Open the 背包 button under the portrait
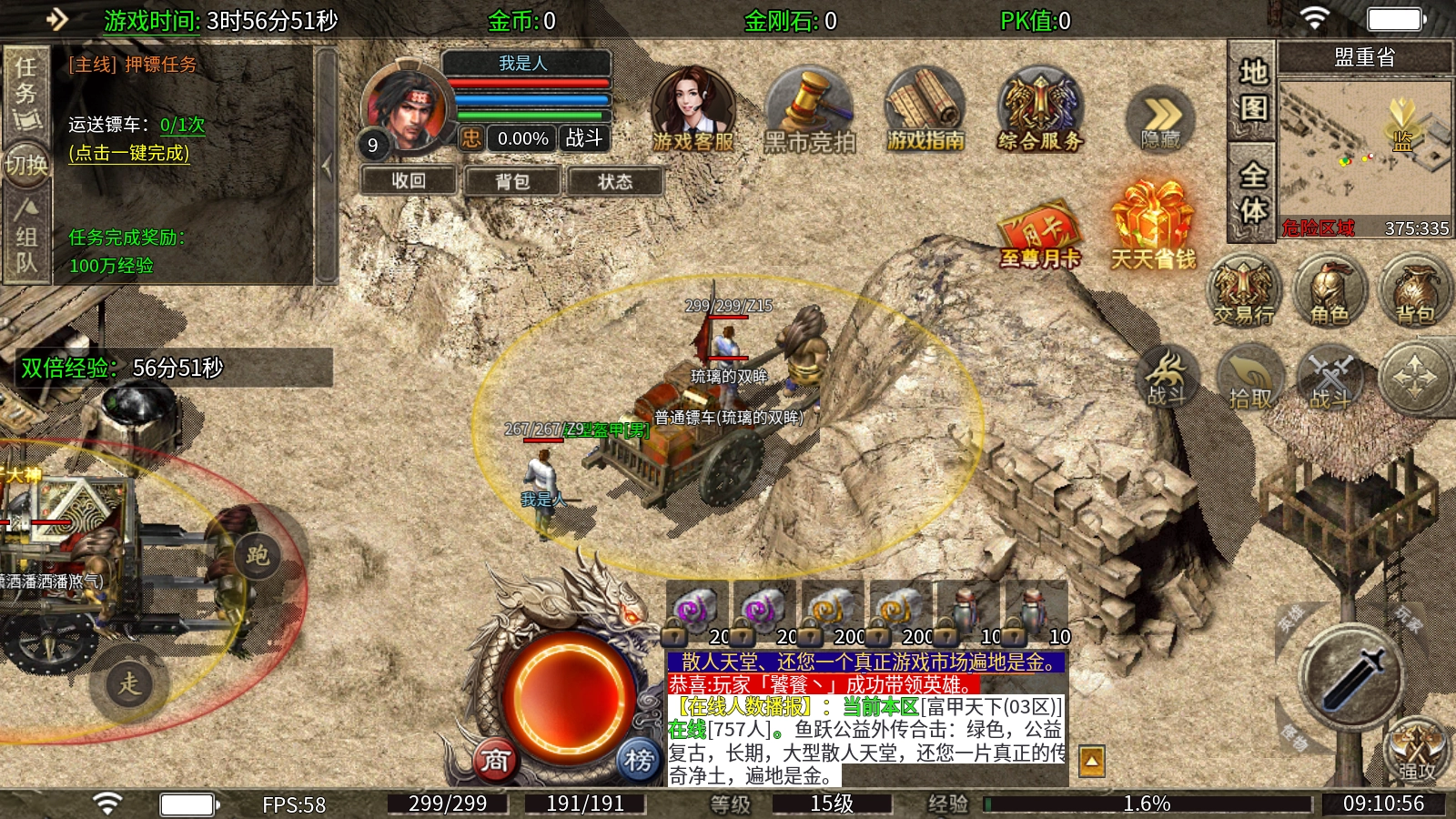 point(512,181)
